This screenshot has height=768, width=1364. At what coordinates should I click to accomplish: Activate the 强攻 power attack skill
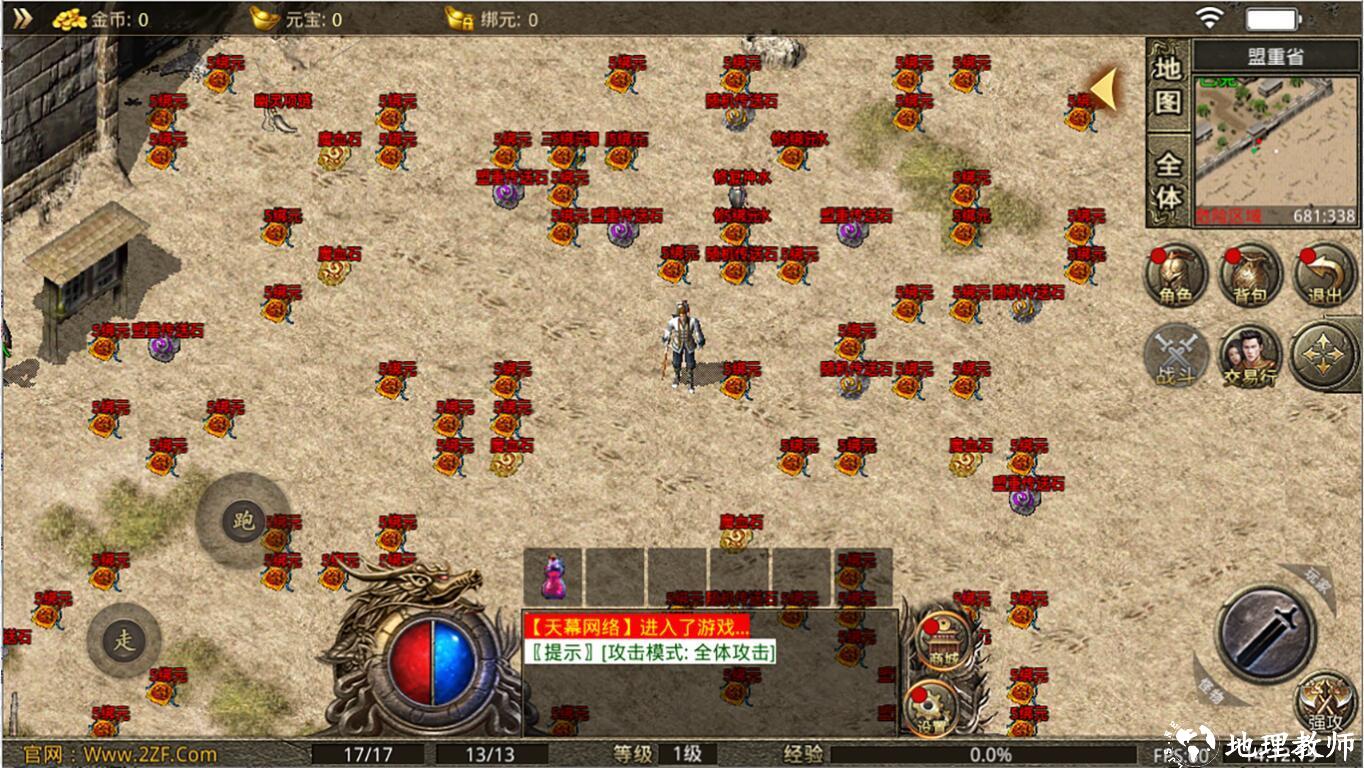[1326, 700]
